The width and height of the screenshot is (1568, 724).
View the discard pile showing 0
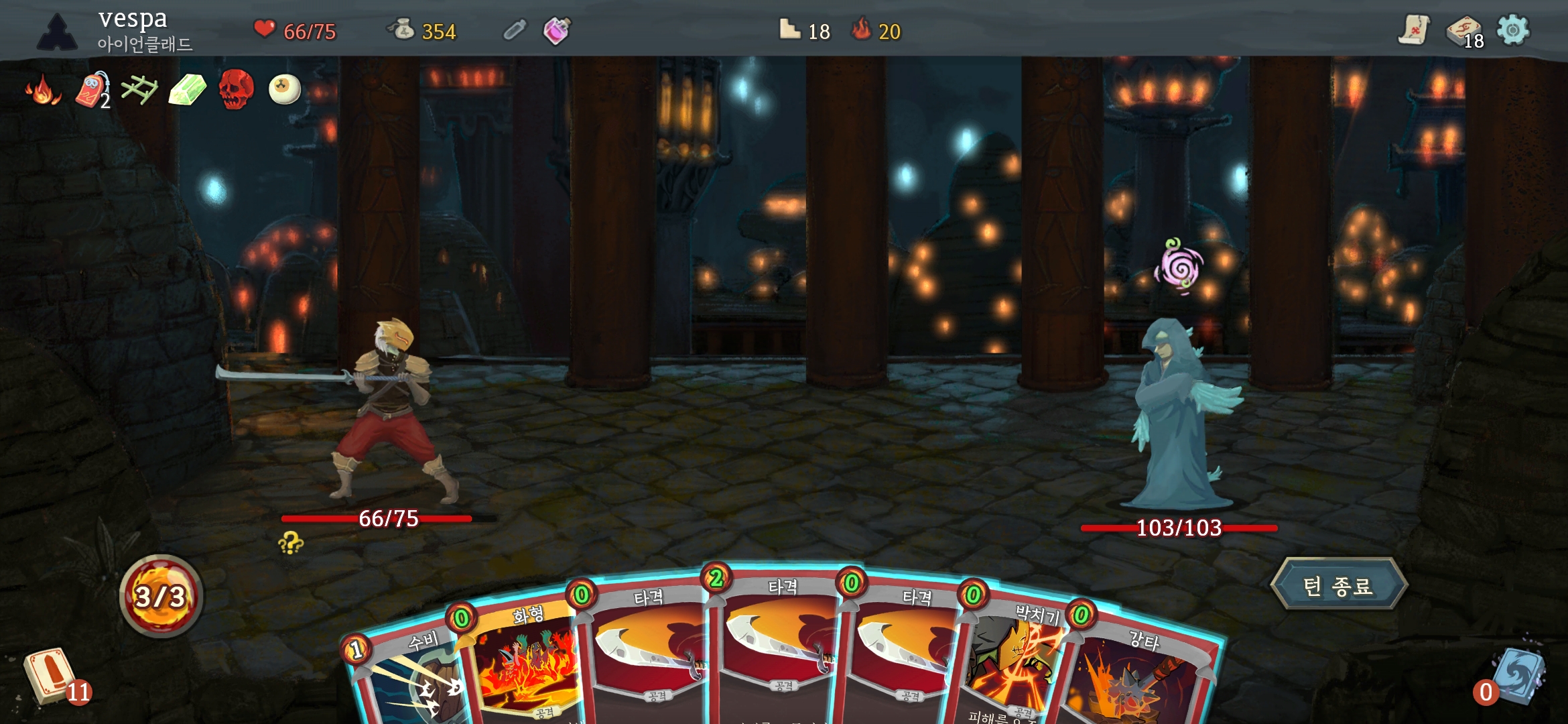1516,676
